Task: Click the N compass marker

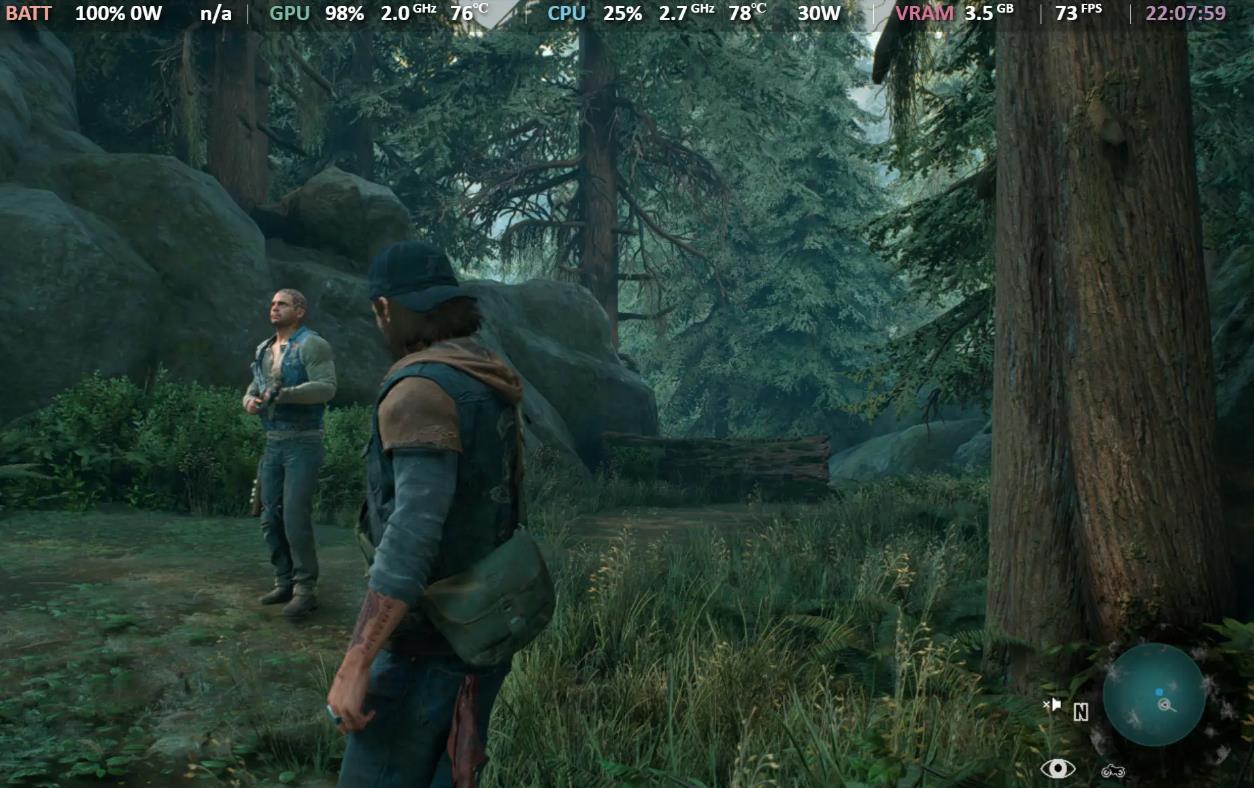Action: click(1080, 712)
